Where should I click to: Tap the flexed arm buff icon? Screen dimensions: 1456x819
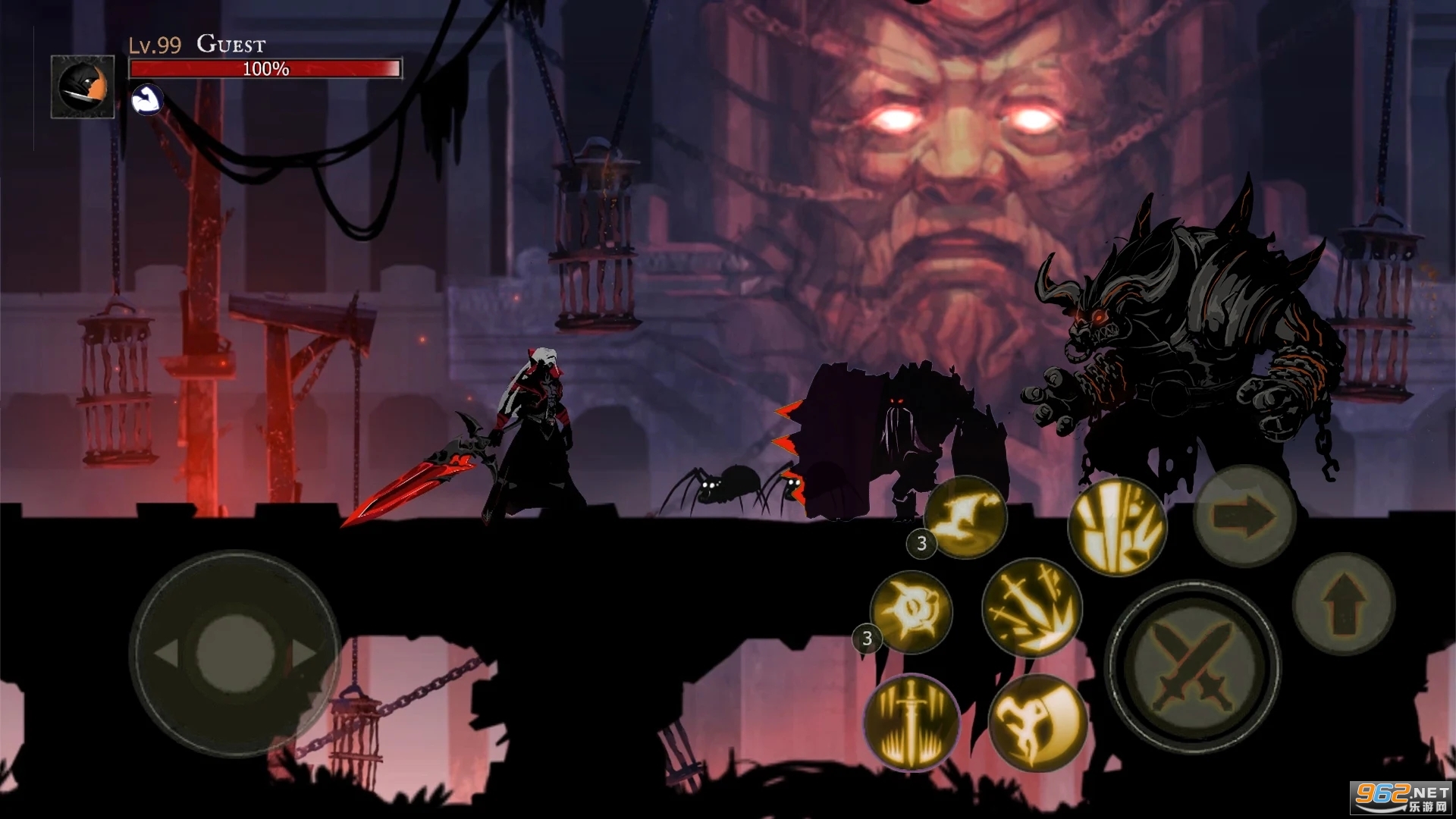click(147, 99)
